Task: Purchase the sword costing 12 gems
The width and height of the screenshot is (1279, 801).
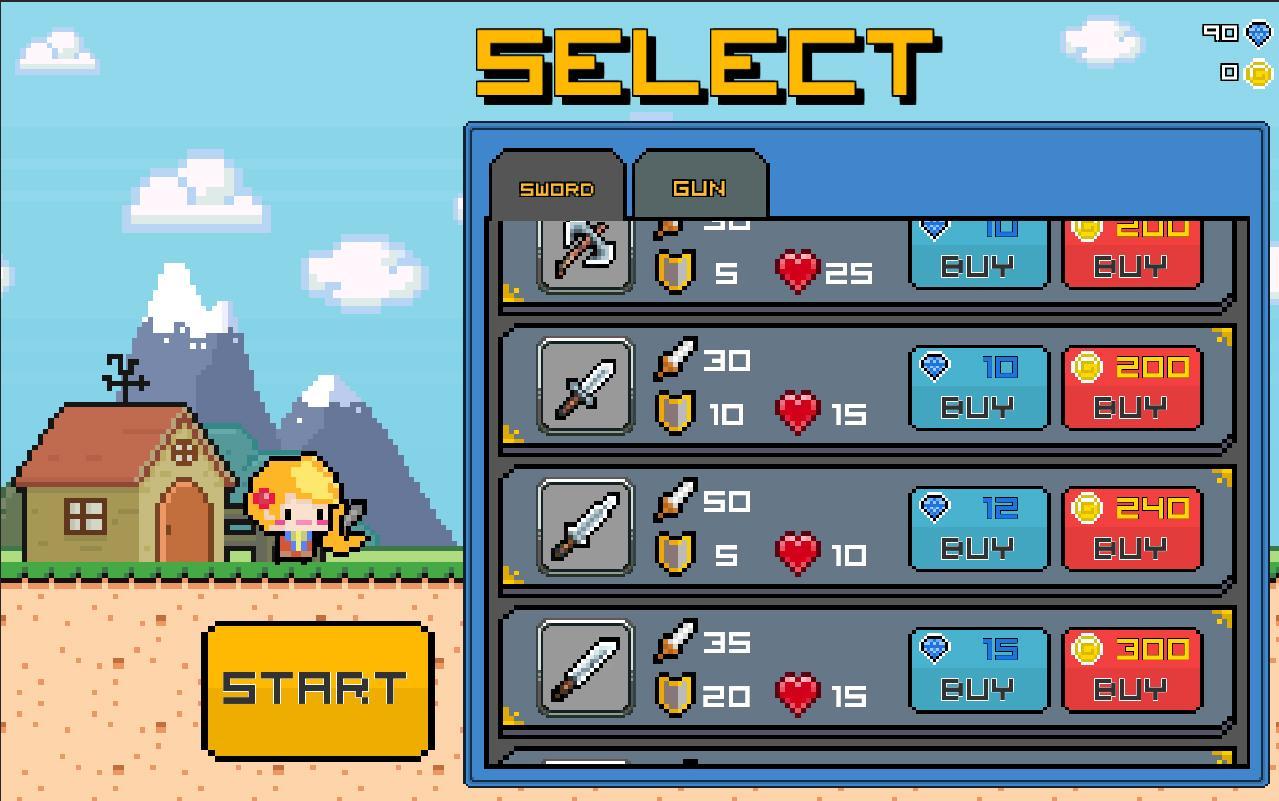Action: coord(978,530)
